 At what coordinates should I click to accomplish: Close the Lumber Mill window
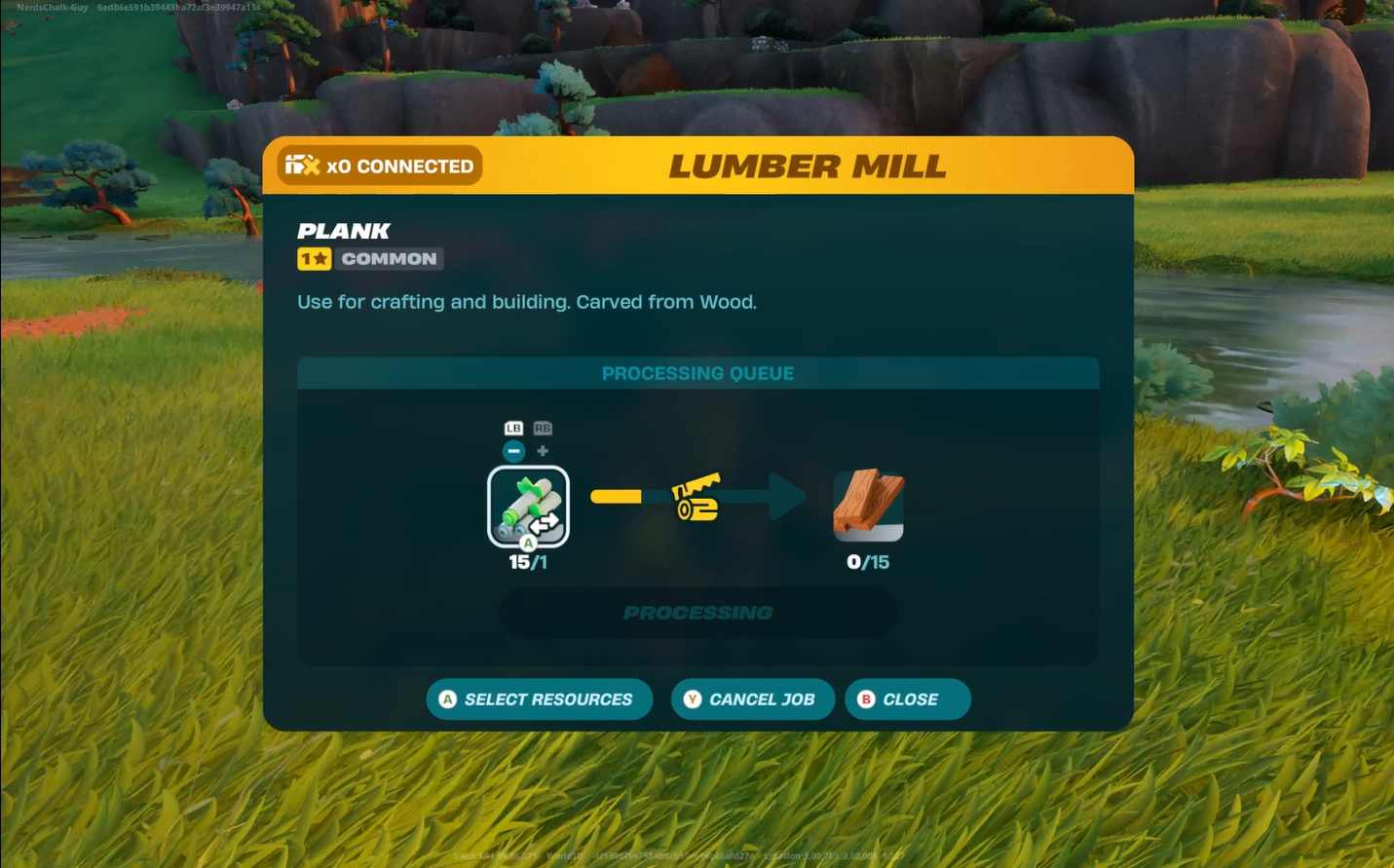pos(907,699)
